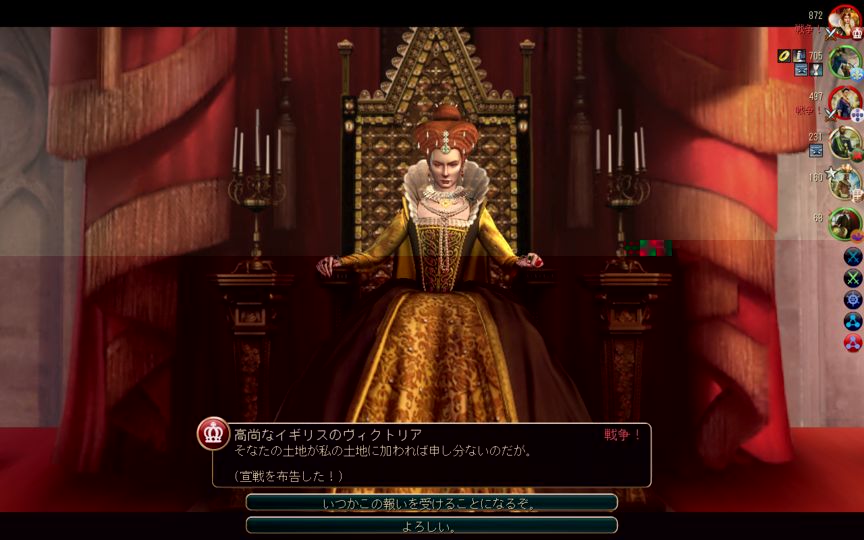Select the "よろしい。" response

pyautogui.click(x=431, y=526)
